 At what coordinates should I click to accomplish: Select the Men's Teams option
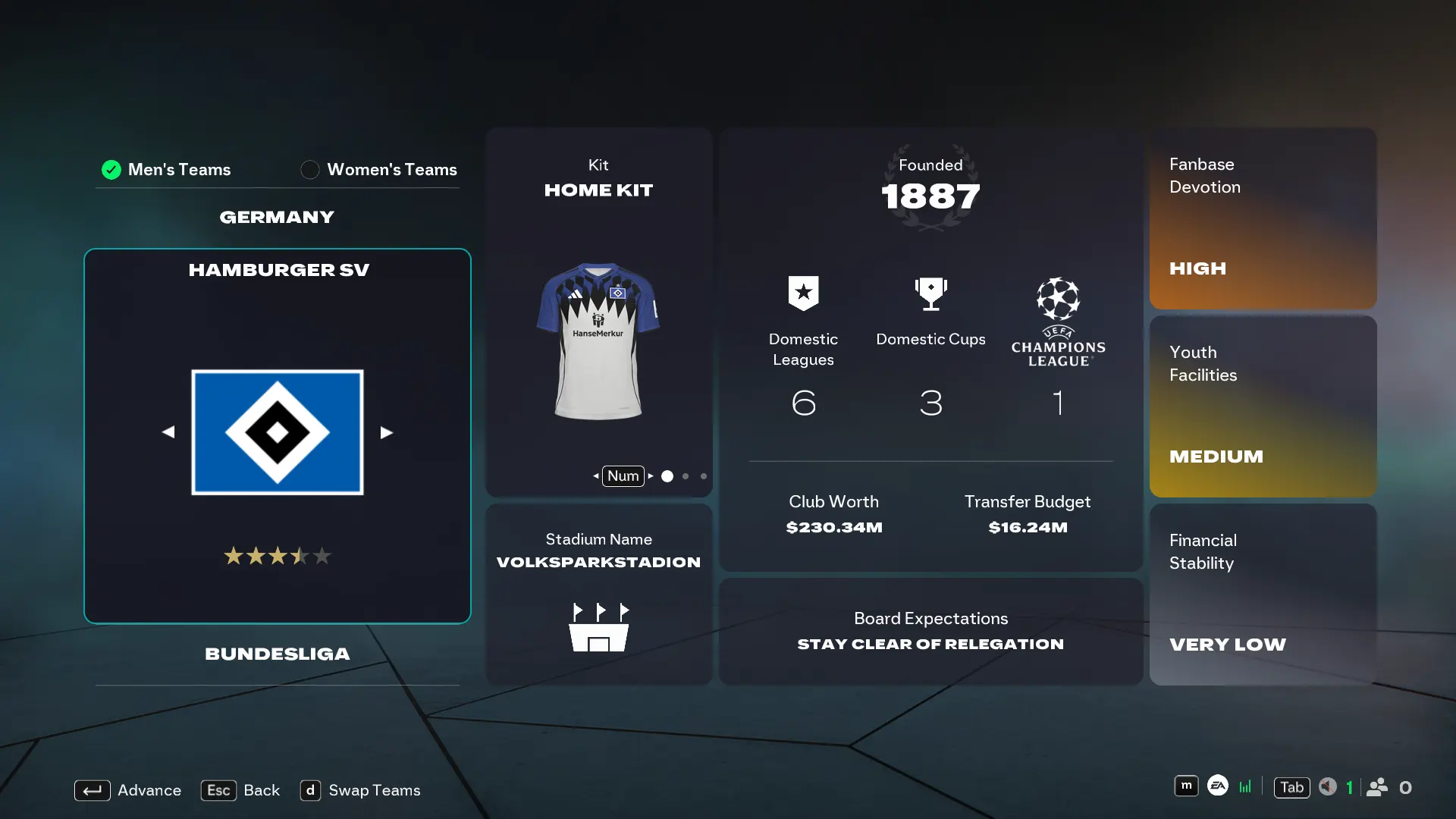coord(167,170)
